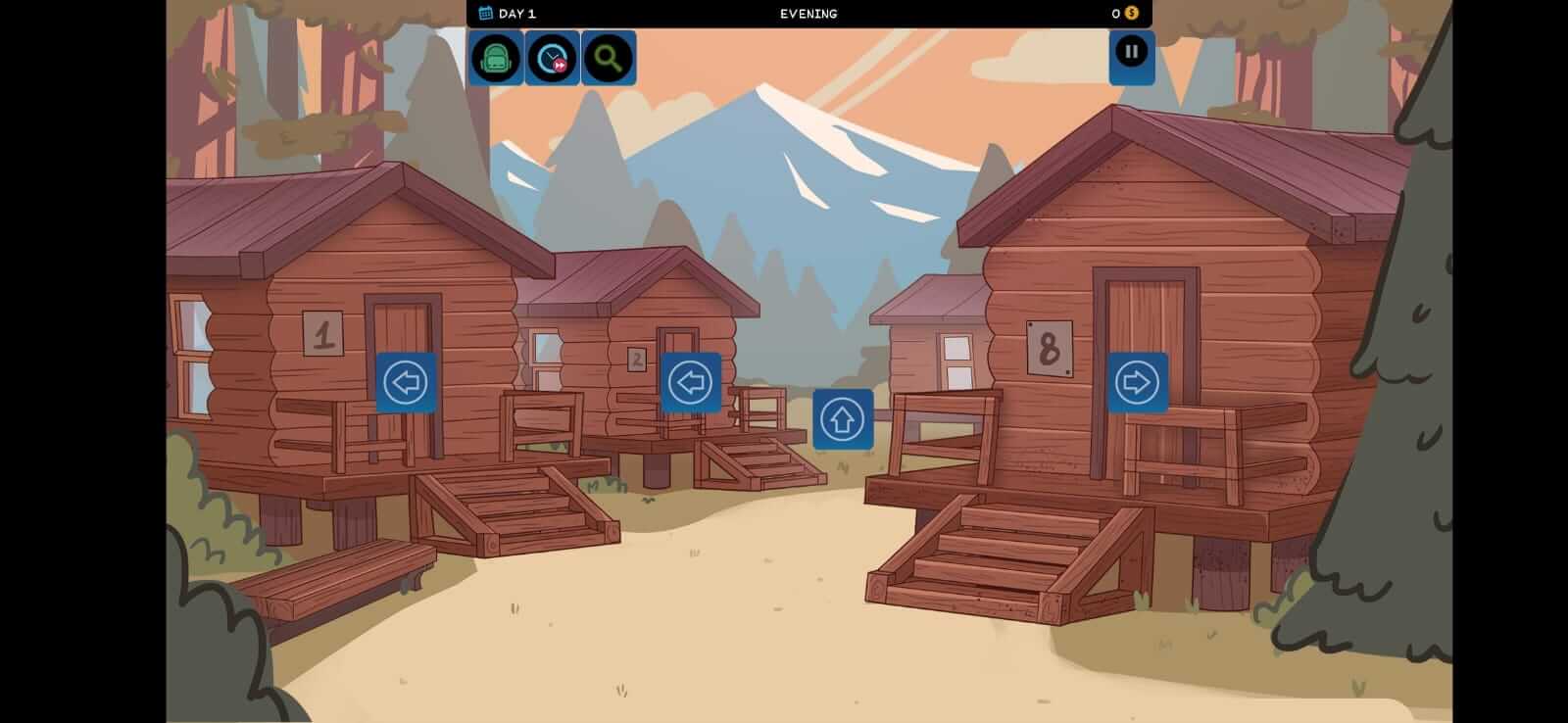Click the left arrow near cabin 2
Viewport: 1568px width, 723px height.
coord(690,383)
